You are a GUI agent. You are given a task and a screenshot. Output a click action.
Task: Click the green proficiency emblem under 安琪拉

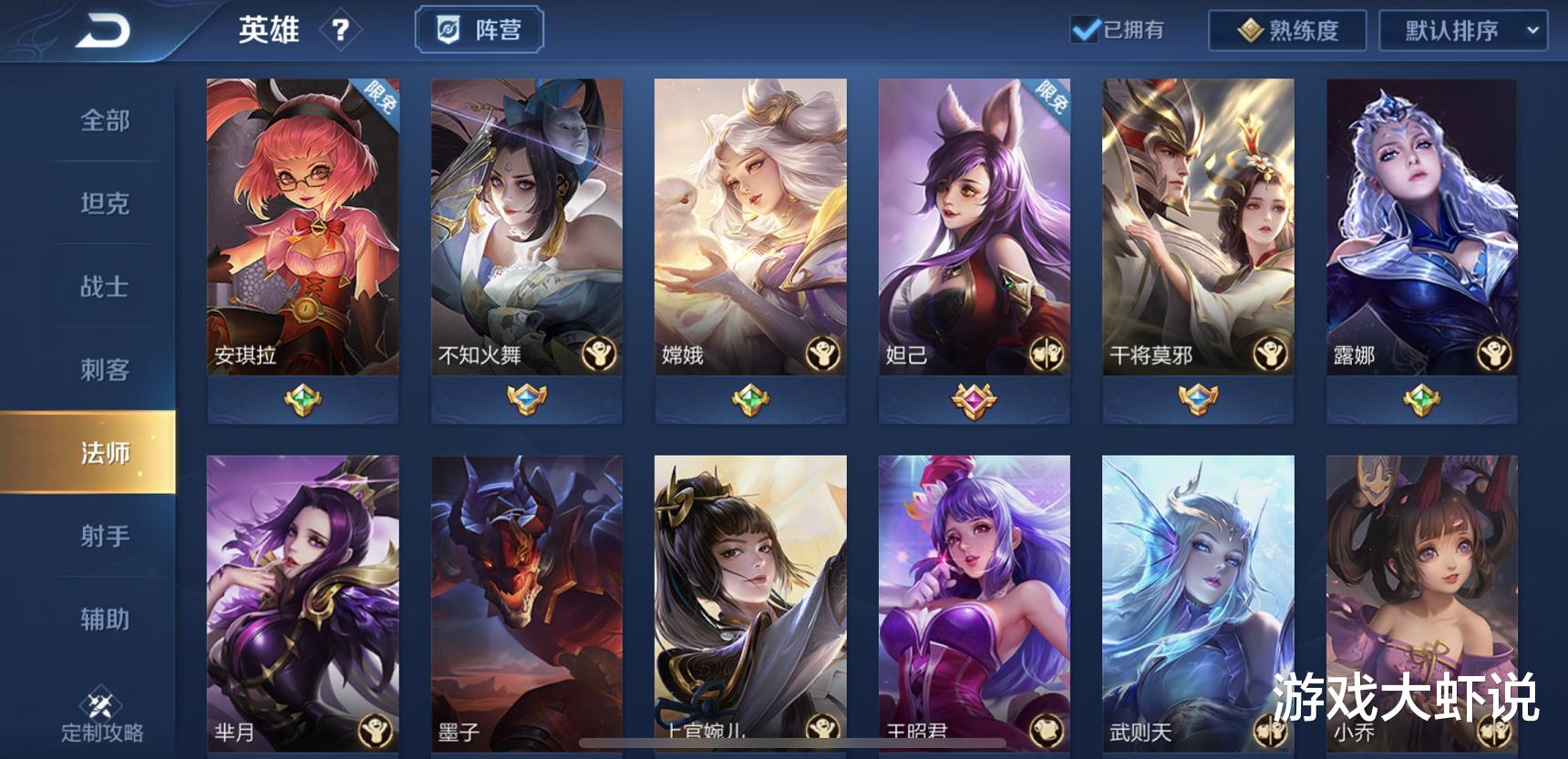301,399
